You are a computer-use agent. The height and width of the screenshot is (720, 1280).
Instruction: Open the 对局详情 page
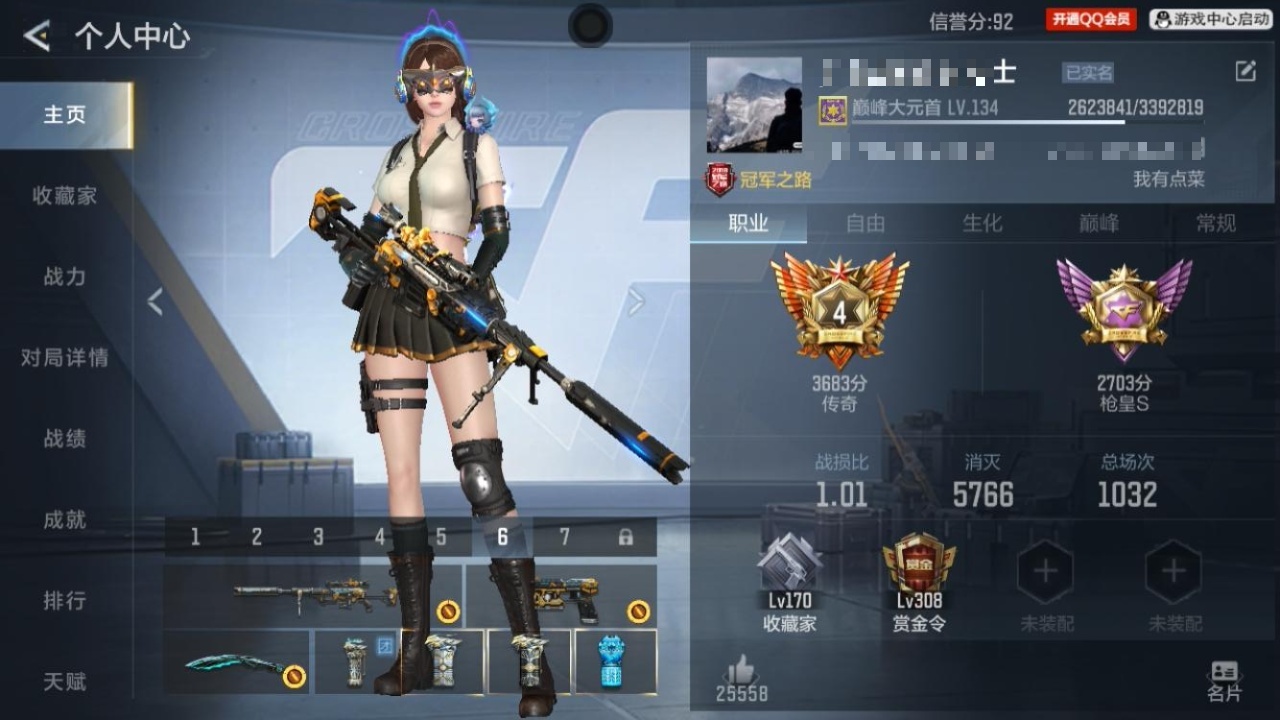65,358
